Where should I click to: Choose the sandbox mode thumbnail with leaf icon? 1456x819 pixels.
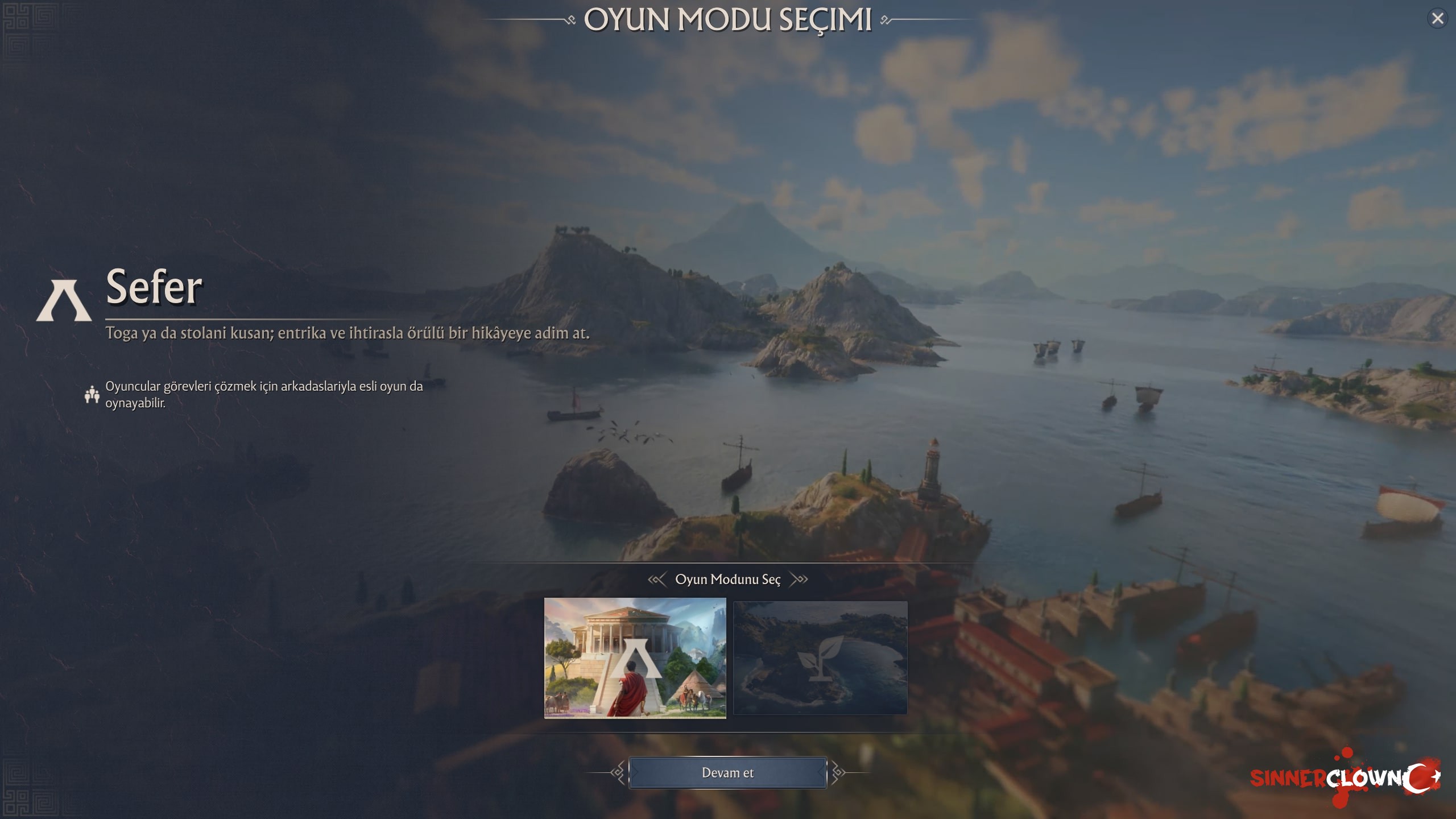[820, 658]
